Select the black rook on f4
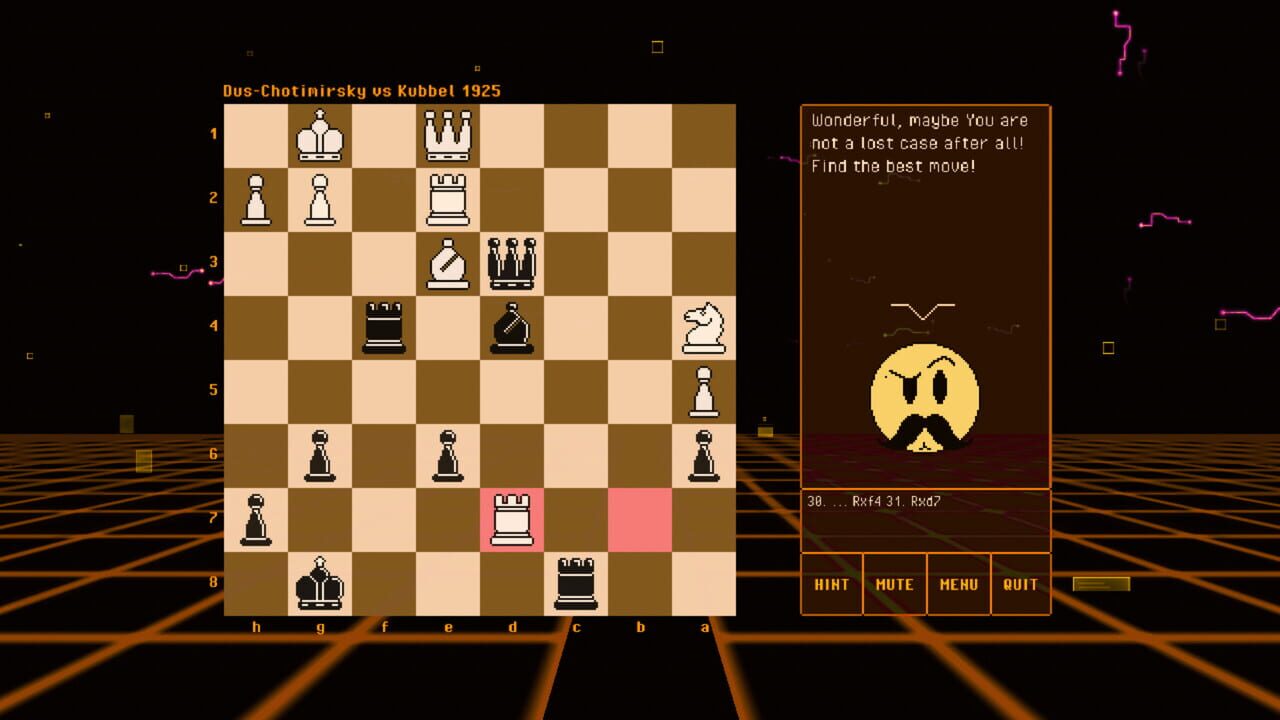 (385, 327)
